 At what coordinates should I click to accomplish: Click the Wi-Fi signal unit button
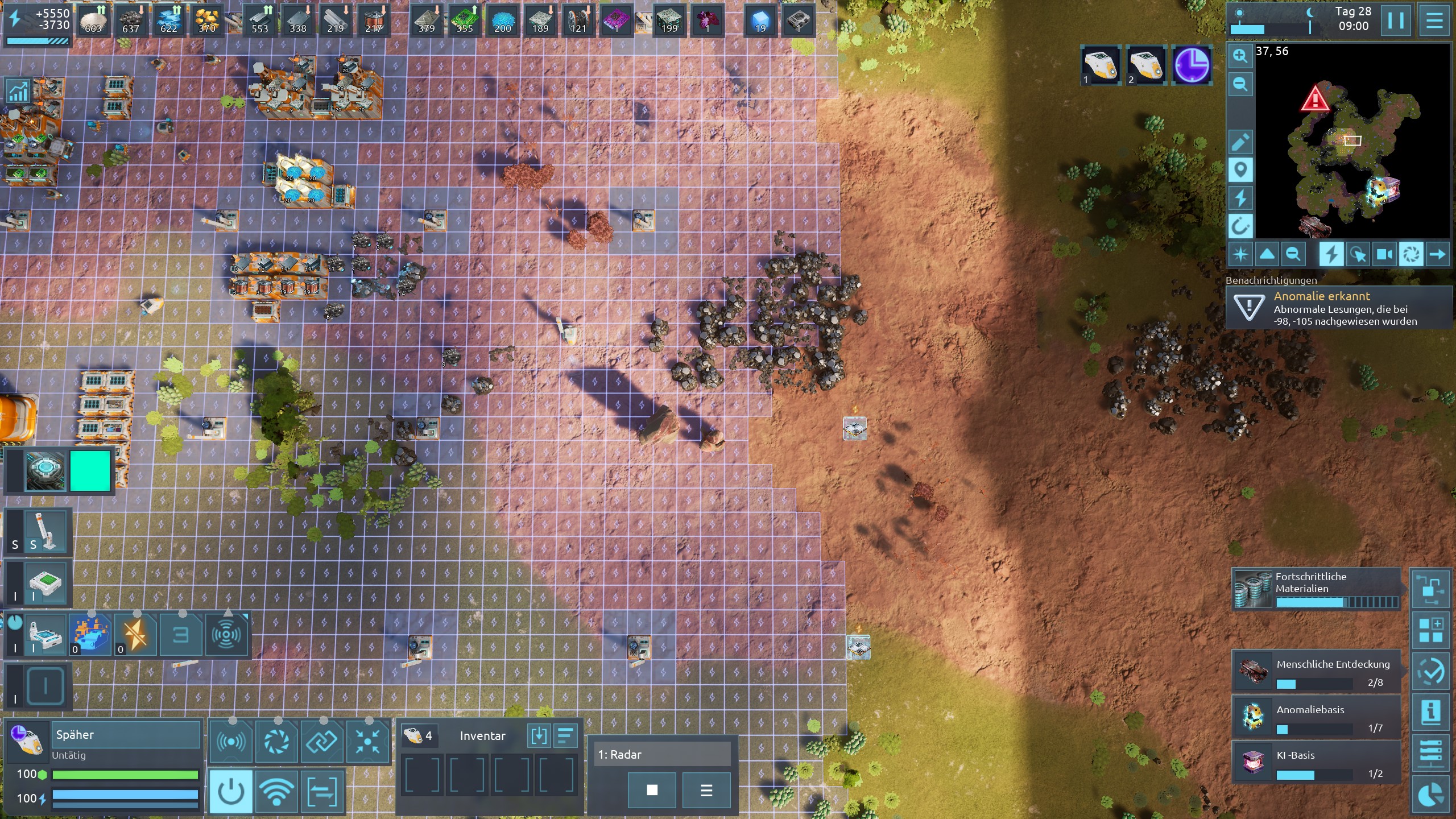276,791
